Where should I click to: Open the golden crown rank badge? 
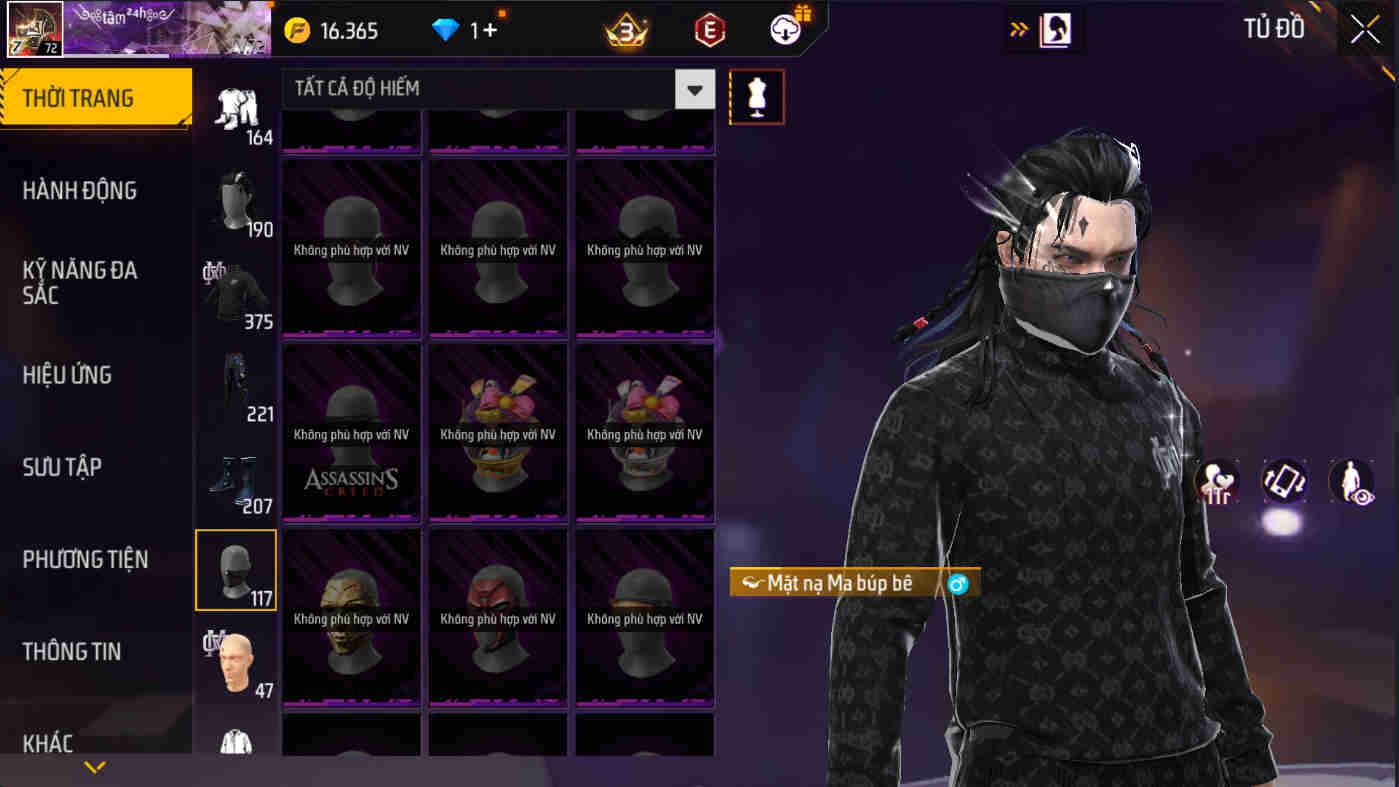(x=625, y=30)
